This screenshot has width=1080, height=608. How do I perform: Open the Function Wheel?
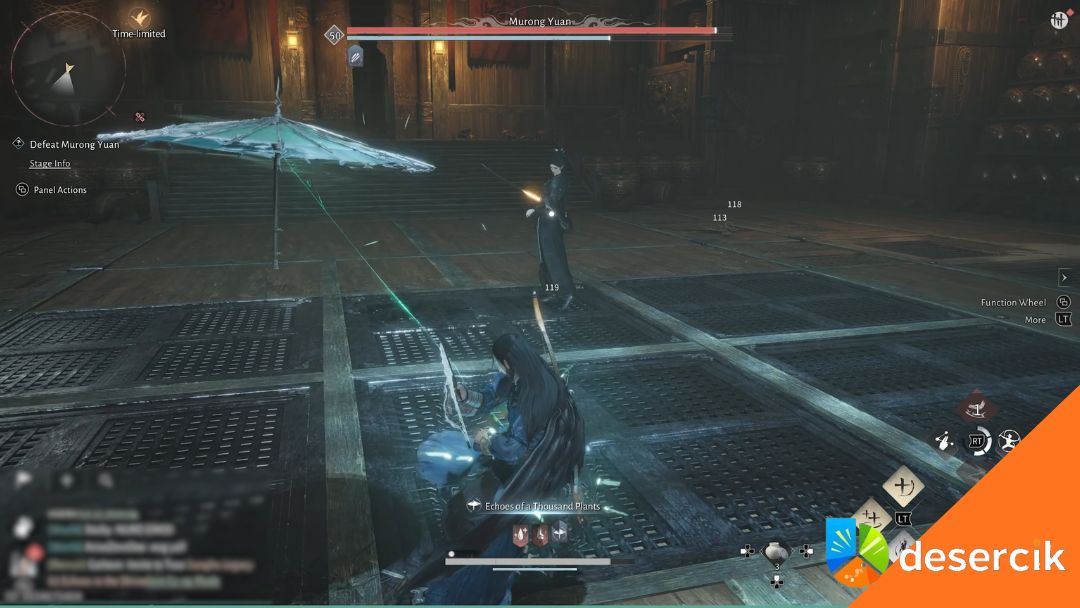click(x=1013, y=302)
